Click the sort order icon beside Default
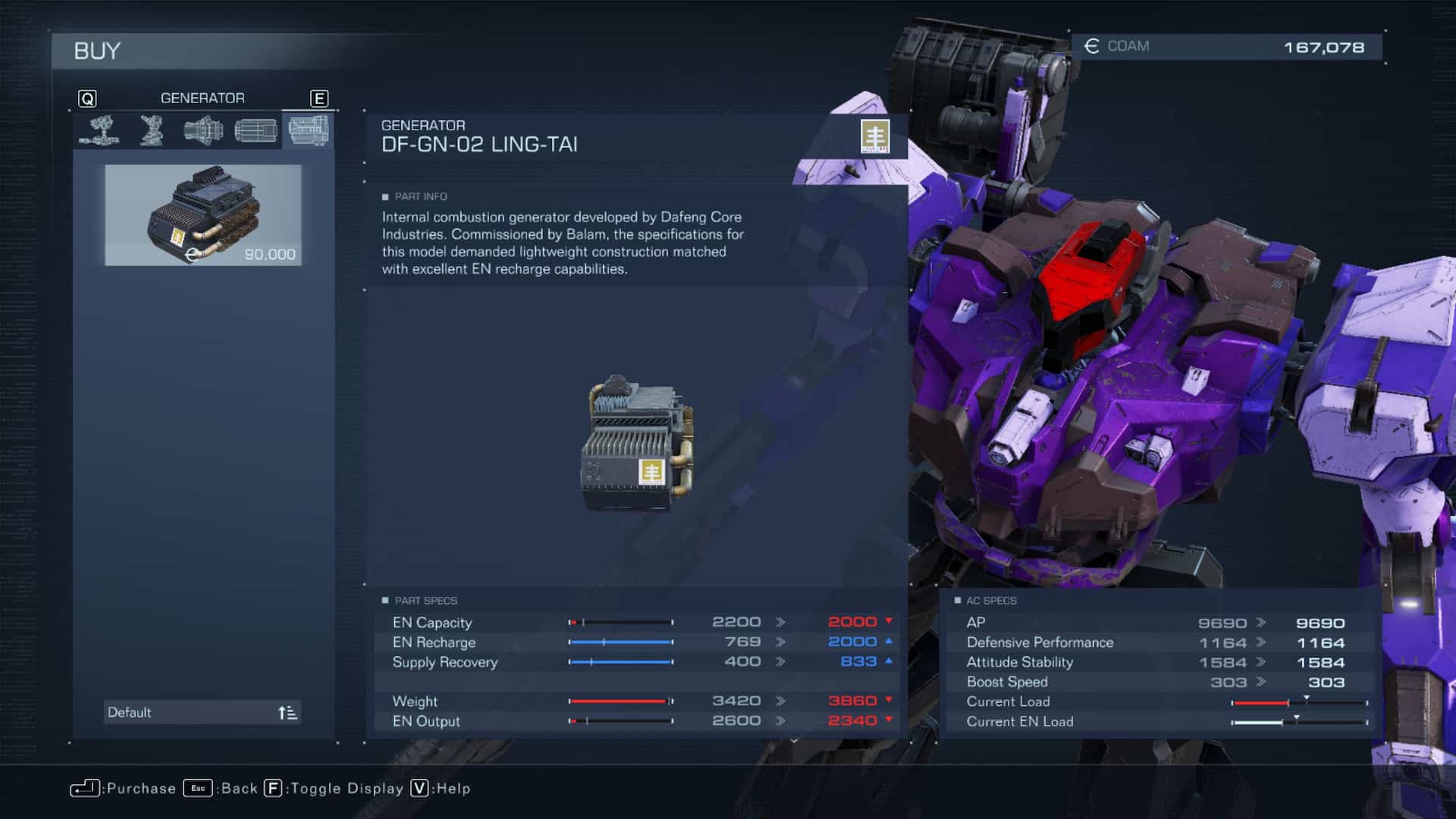Viewport: 1456px width, 819px height. click(x=287, y=711)
